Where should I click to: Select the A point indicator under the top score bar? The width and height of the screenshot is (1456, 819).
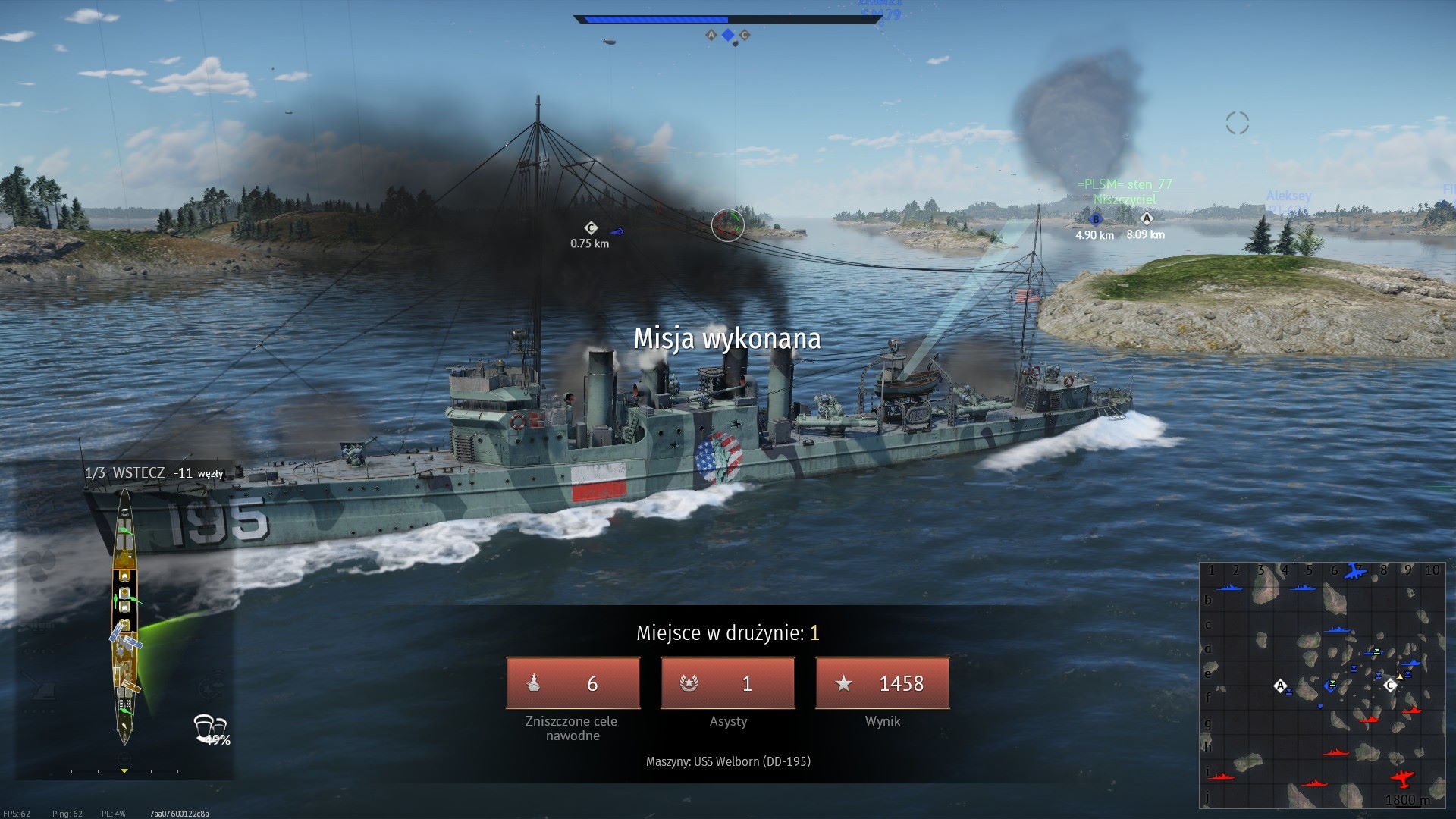[x=711, y=35]
